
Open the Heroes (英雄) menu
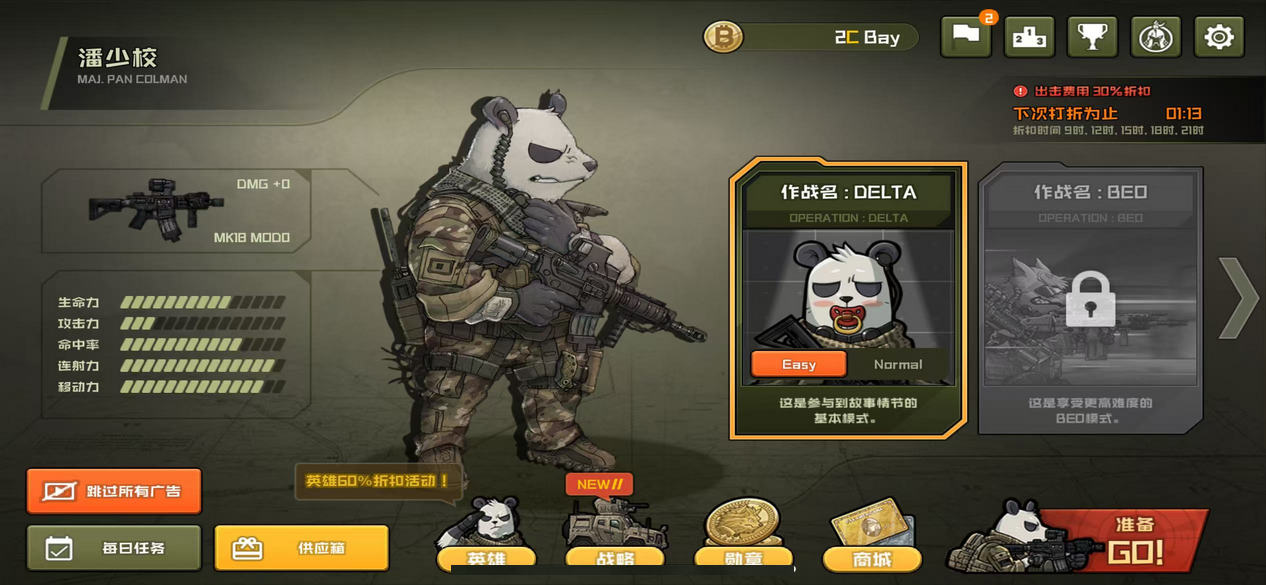click(x=486, y=538)
